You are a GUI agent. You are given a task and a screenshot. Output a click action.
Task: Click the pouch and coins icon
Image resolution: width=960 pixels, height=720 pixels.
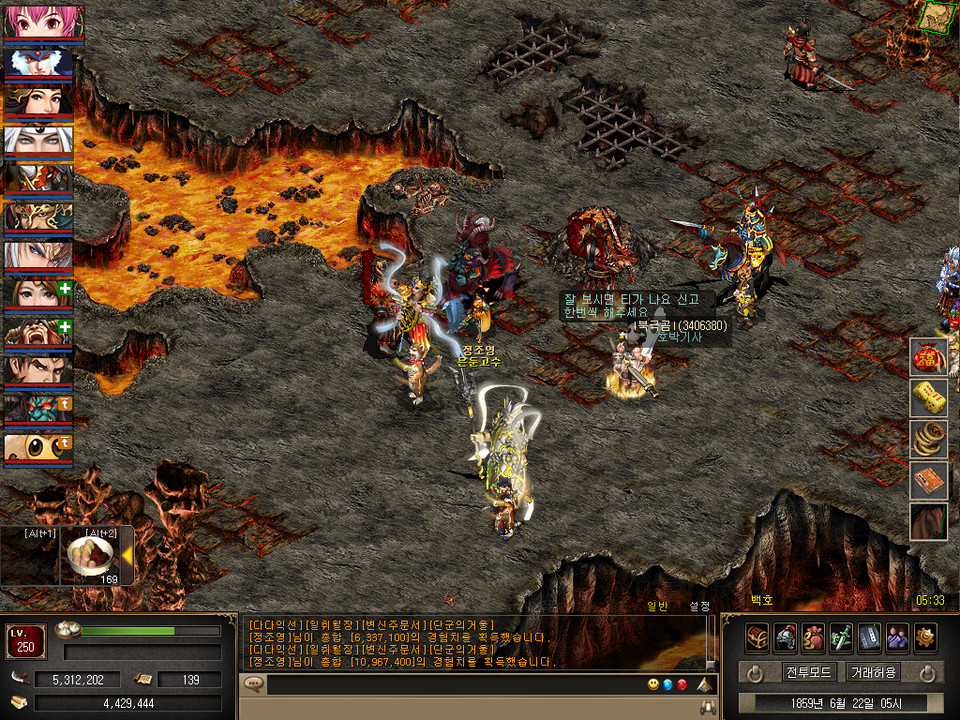tap(814, 637)
